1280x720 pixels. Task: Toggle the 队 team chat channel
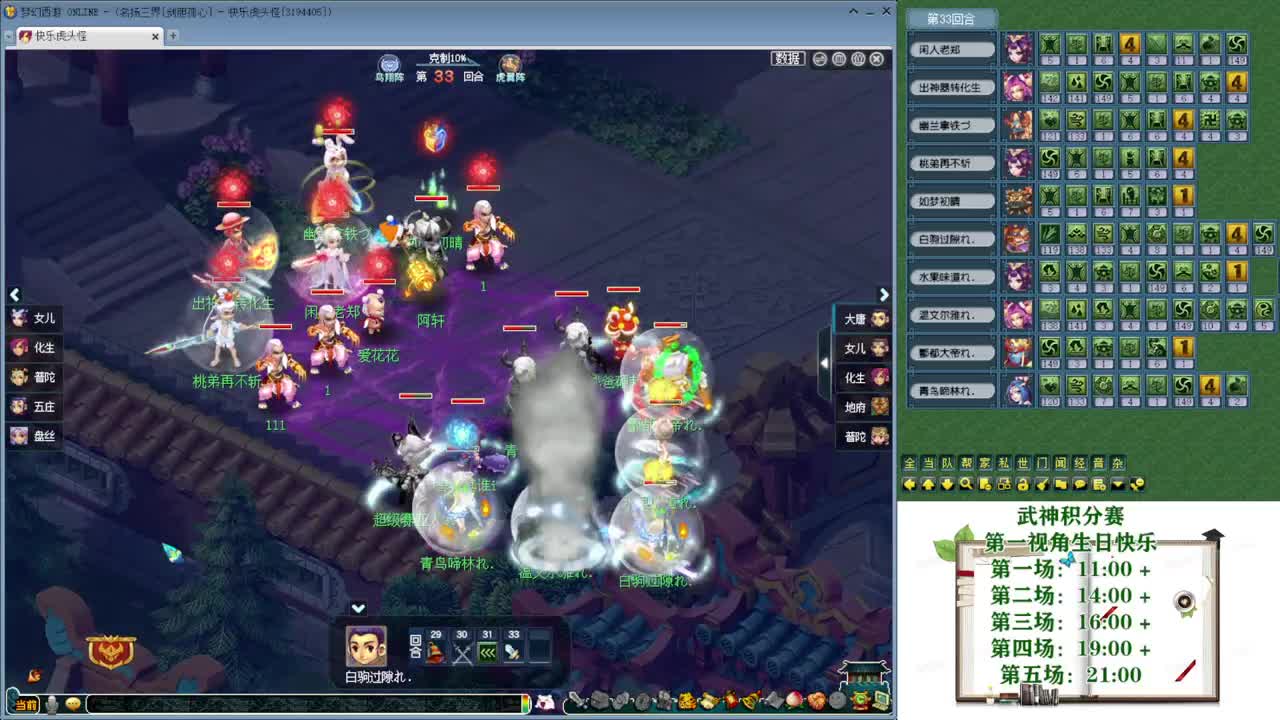point(945,463)
